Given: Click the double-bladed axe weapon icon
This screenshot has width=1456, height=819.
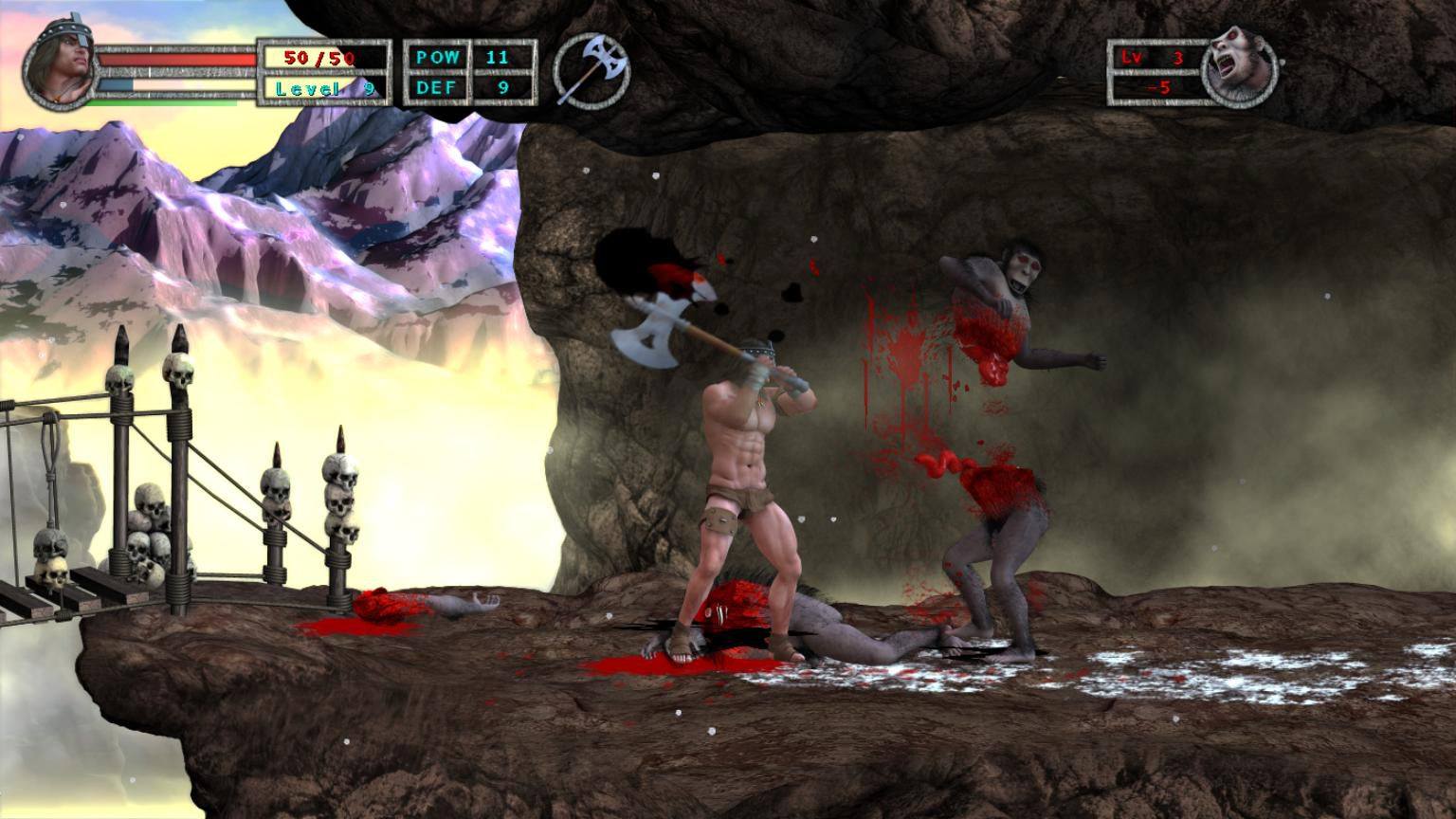Looking at the screenshot, I should [x=591, y=68].
